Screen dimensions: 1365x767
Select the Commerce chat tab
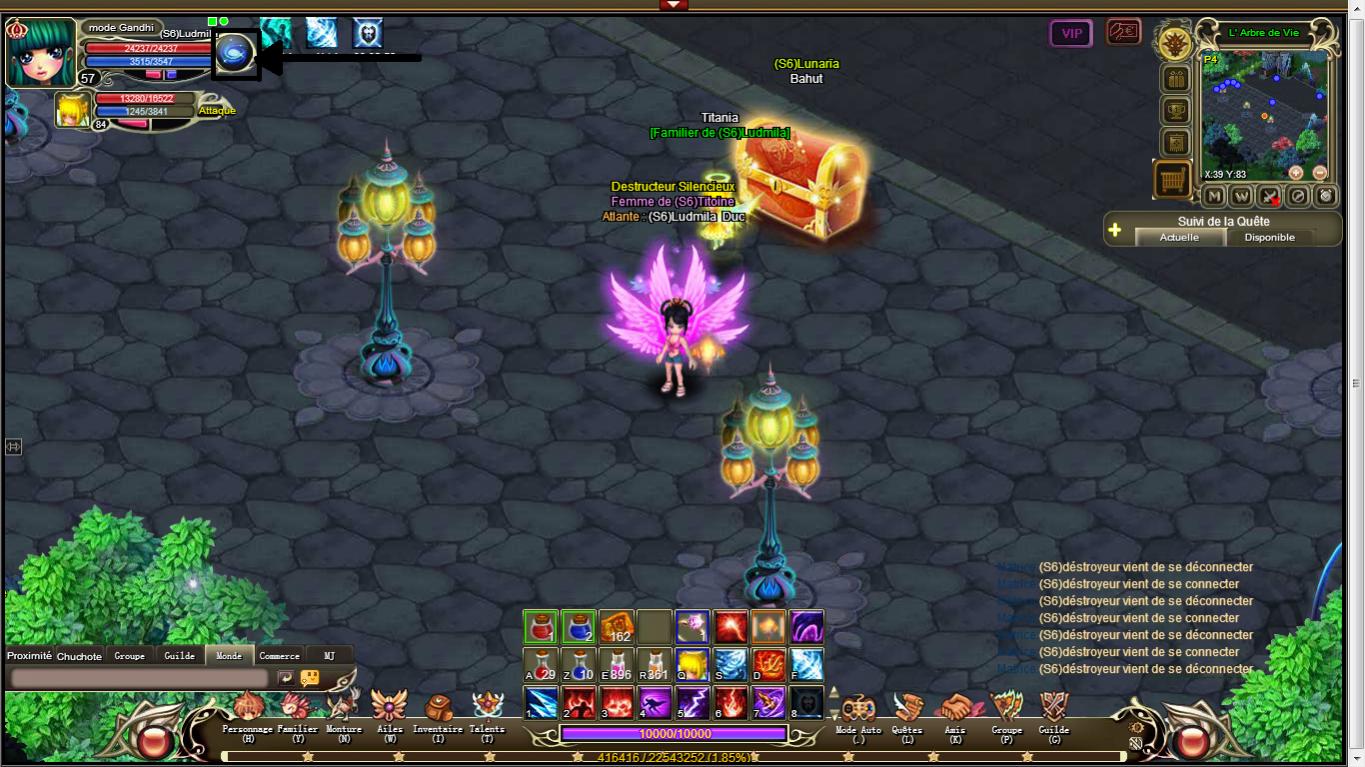click(279, 656)
